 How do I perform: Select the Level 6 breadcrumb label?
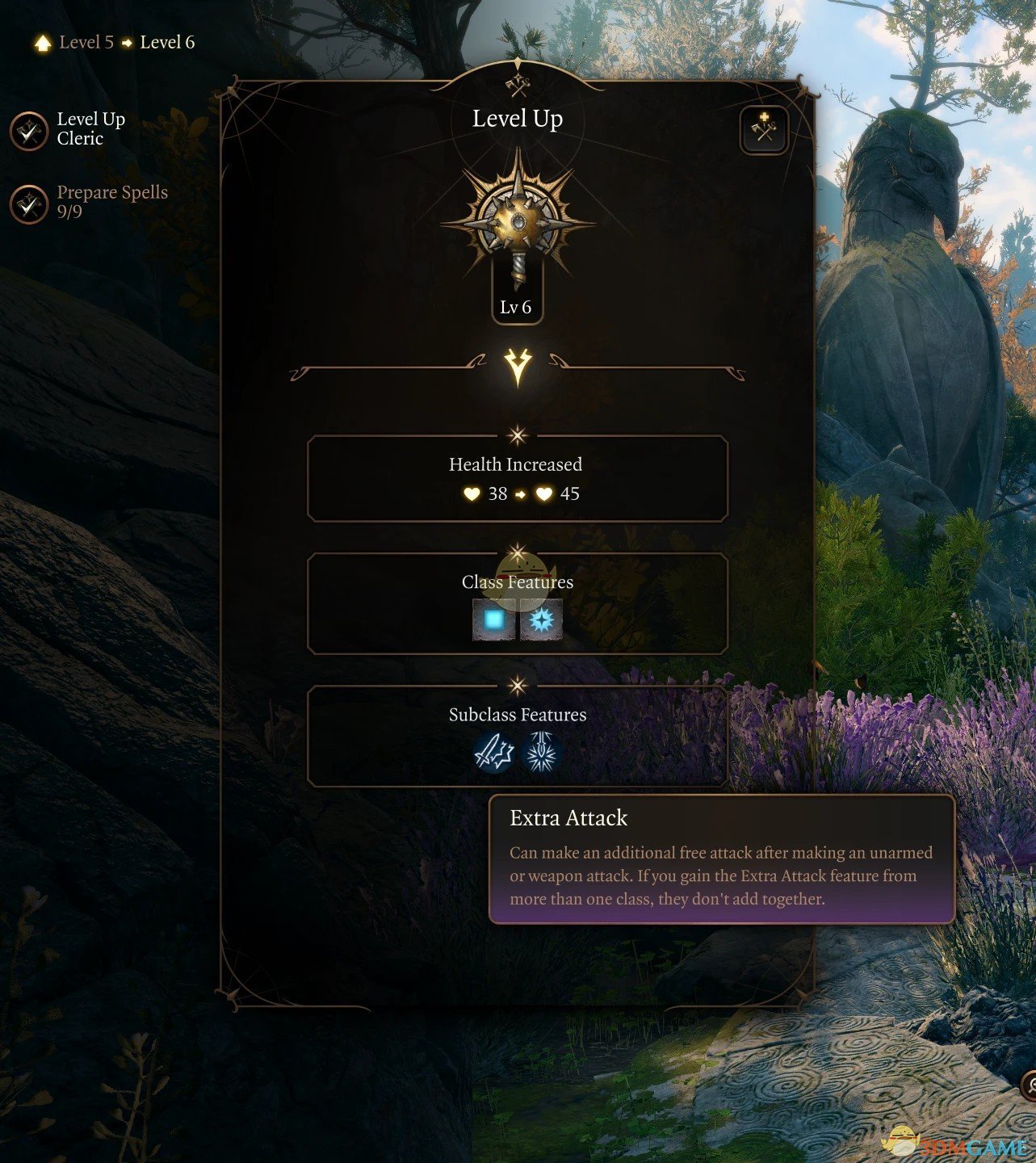[166, 42]
